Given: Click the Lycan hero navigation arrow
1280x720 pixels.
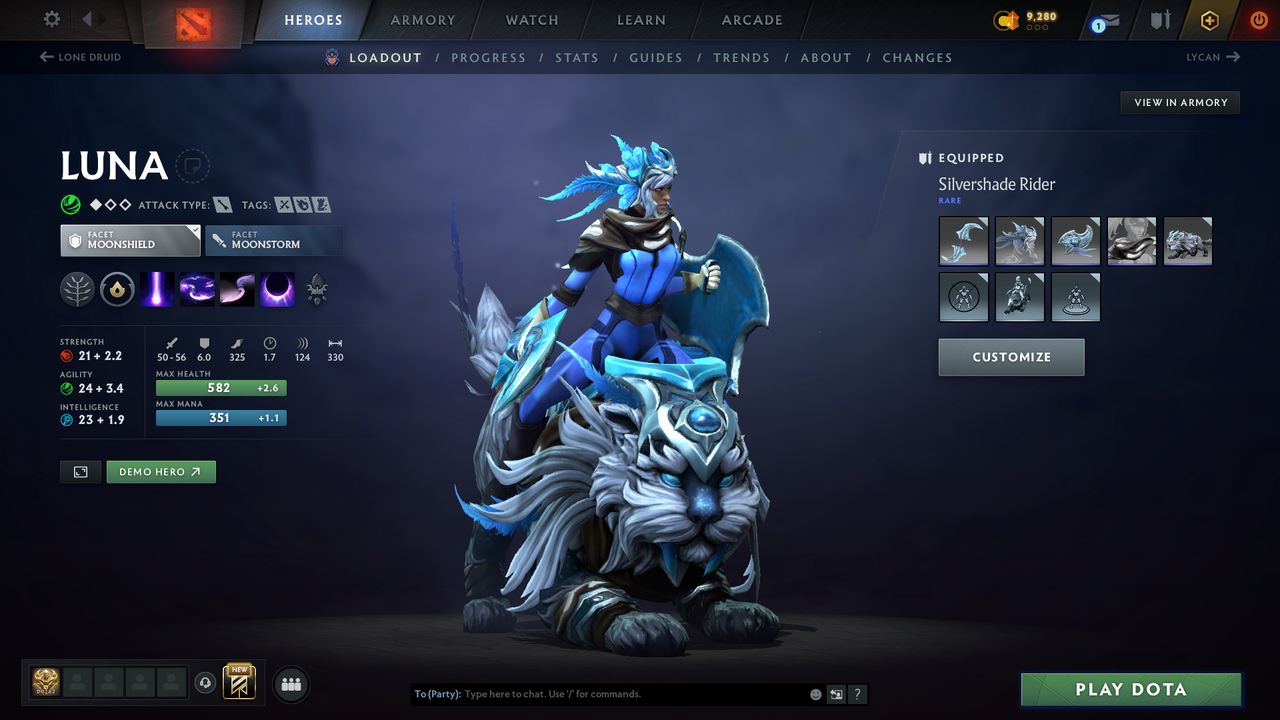Looking at the screenshot, I should [1213, 57].
